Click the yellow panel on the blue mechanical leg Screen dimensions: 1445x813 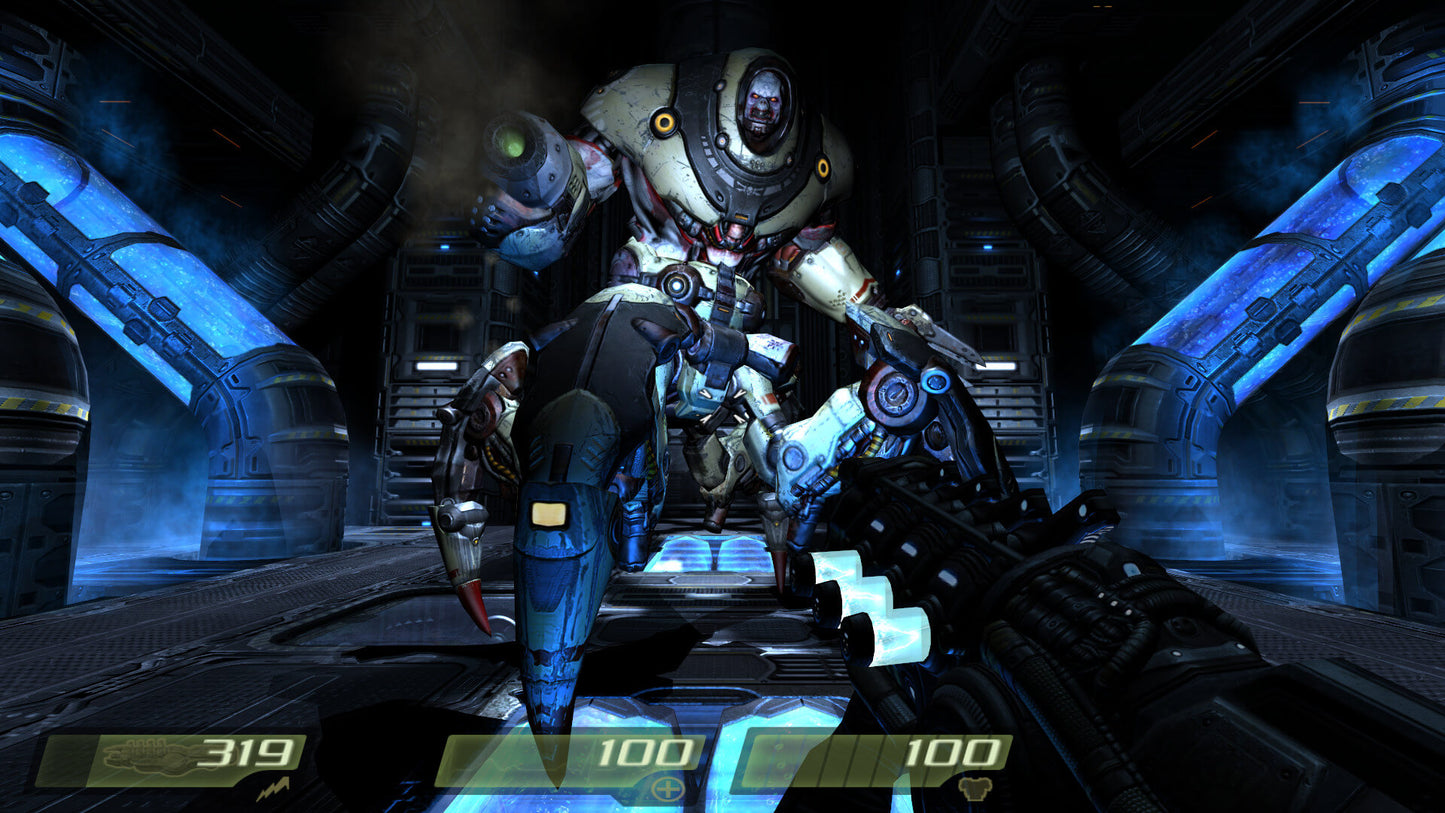pyautogui.click(x=551, y=512)
